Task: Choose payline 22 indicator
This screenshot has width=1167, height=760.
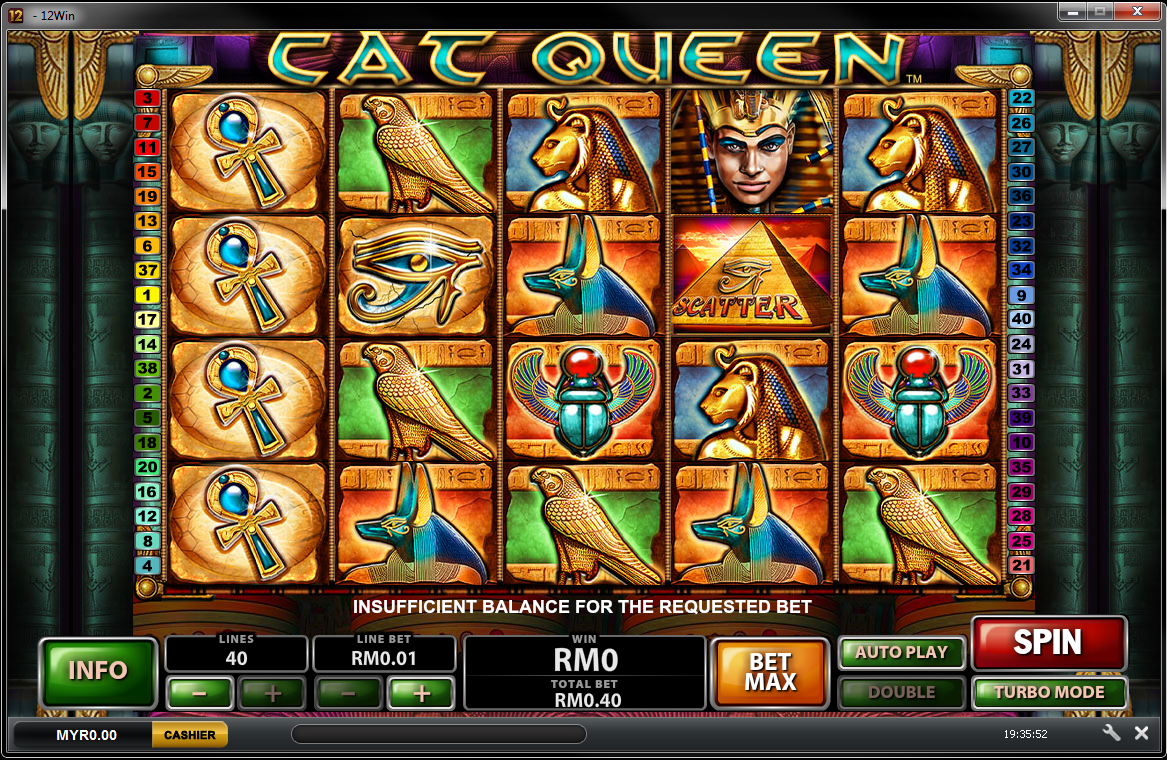Action: 1021,98
